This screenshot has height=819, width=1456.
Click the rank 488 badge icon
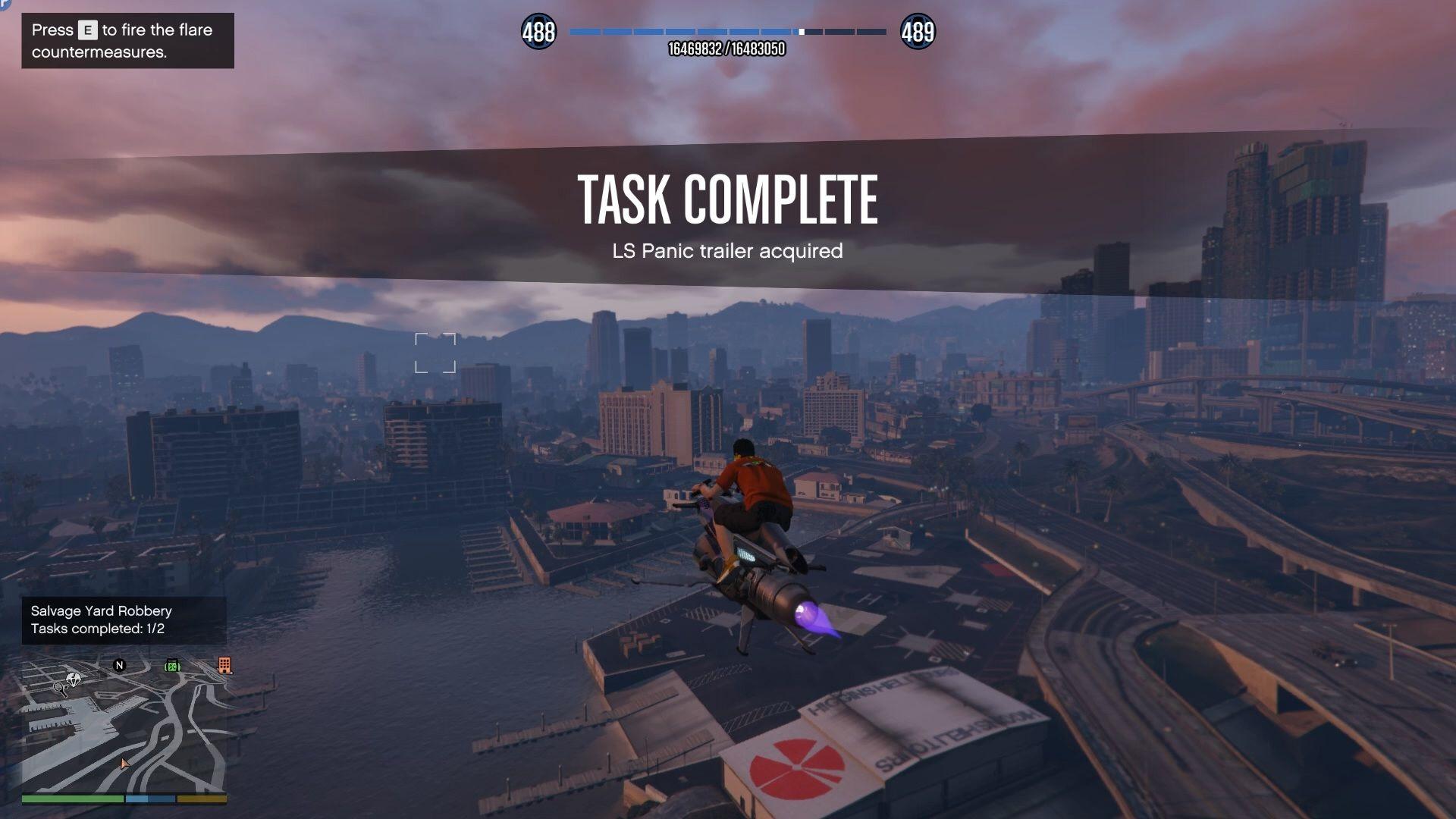pos(538,32)
